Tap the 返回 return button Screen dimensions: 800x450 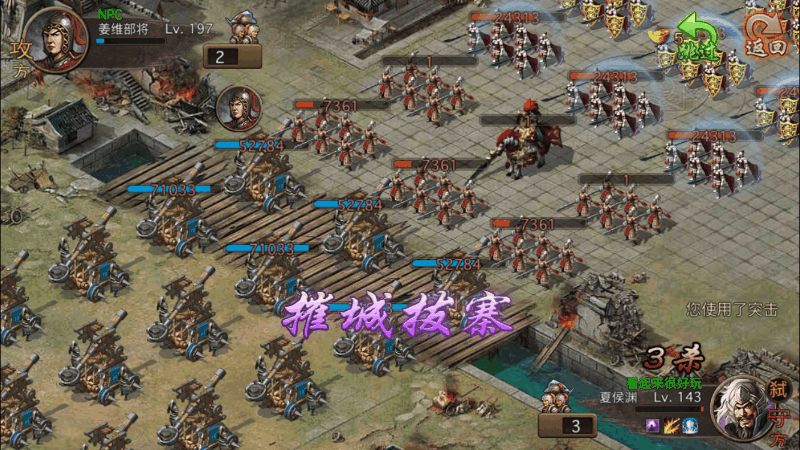(767, 35)
